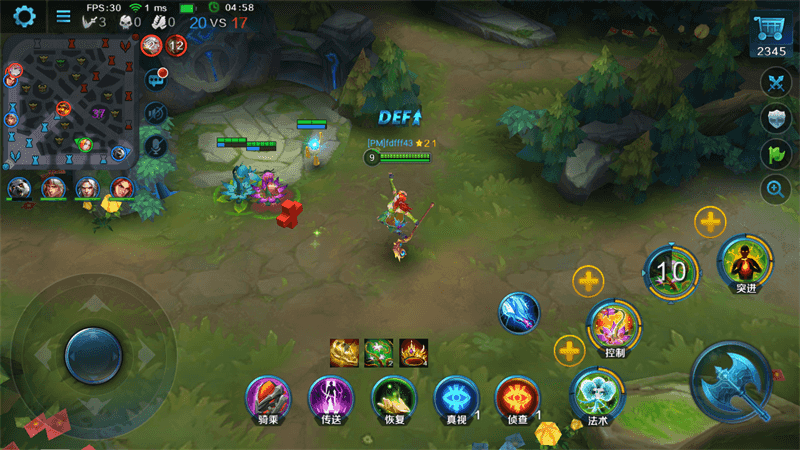Image resolution: width=800 pixels, height=450 pixels.
Task: Open the shop cart showing 2345 gold
Action: (x=771, y=35)
